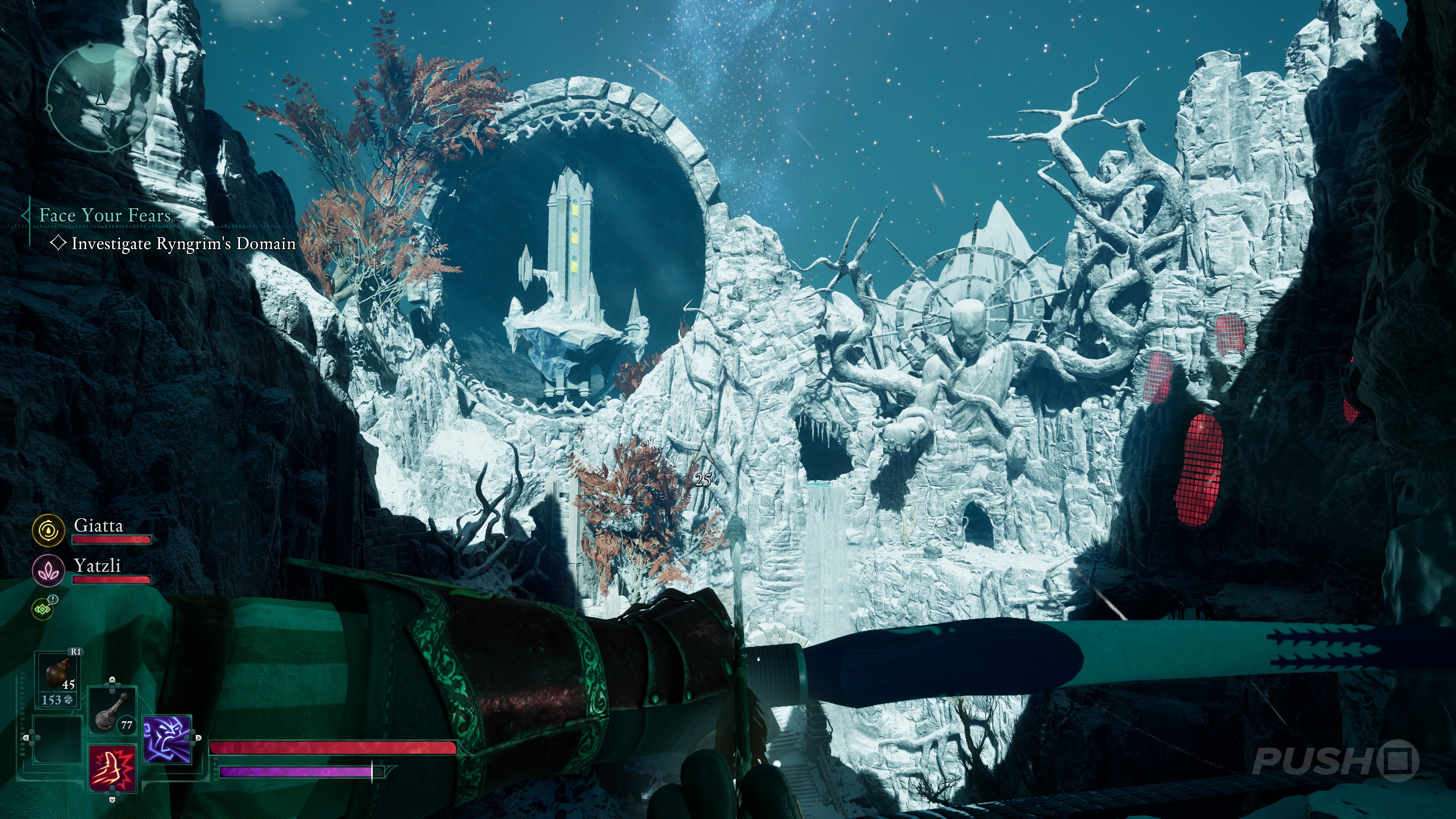1456x819 pixels.
Task: Select the Face Your Fears quest tracker
Action: coord(105,215)
